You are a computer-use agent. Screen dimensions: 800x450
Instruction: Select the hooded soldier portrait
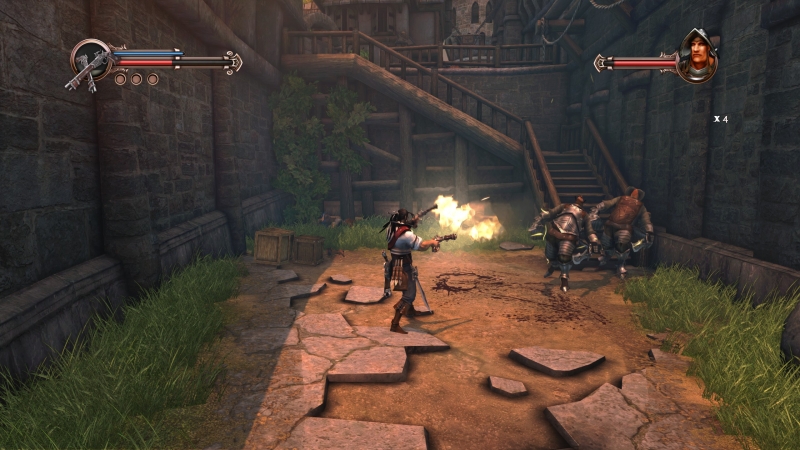(x=697, y=56)
